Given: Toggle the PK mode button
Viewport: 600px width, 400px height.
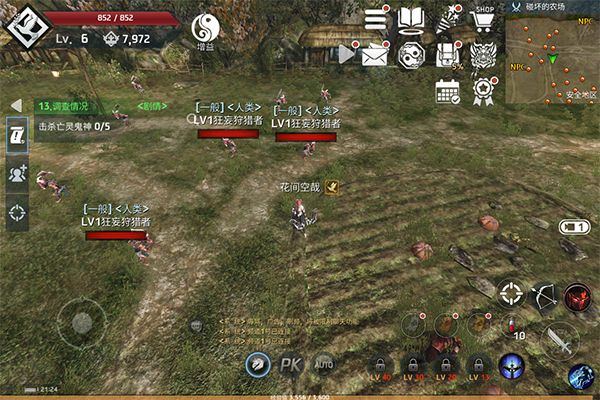Looking at the screenshot, I should (290, 365).
